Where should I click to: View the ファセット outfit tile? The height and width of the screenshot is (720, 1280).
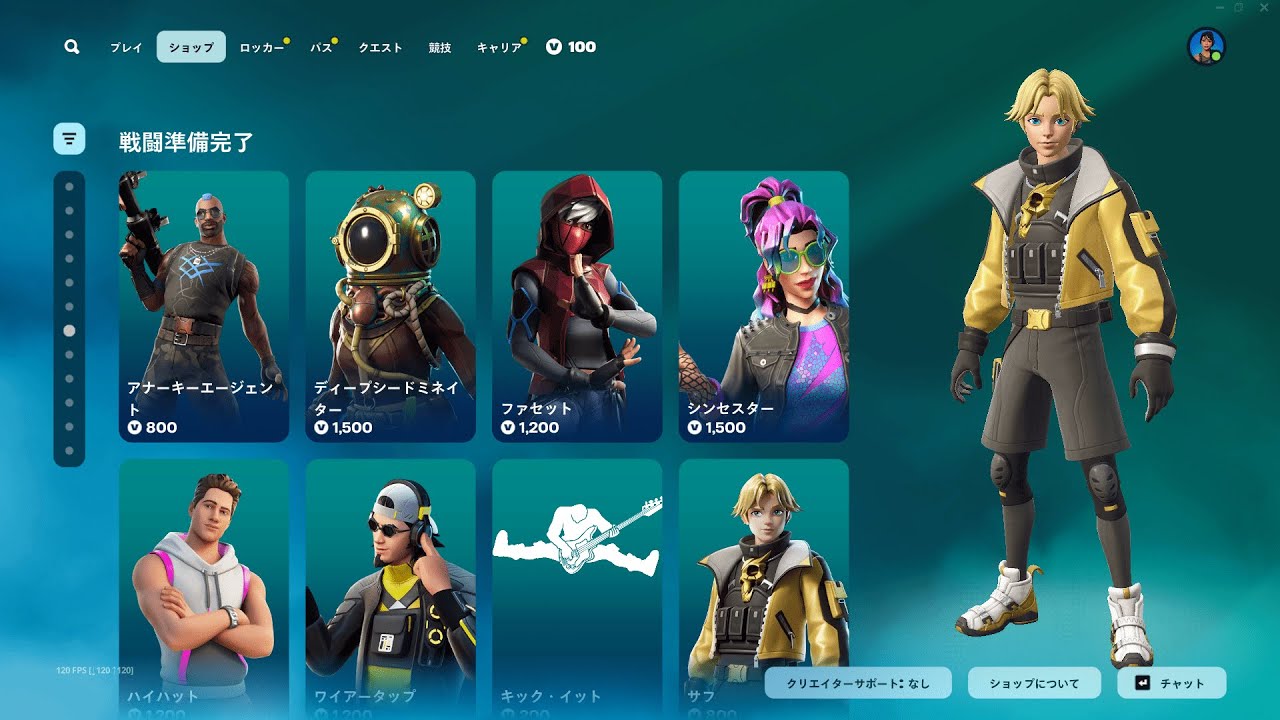coord(577,306)
